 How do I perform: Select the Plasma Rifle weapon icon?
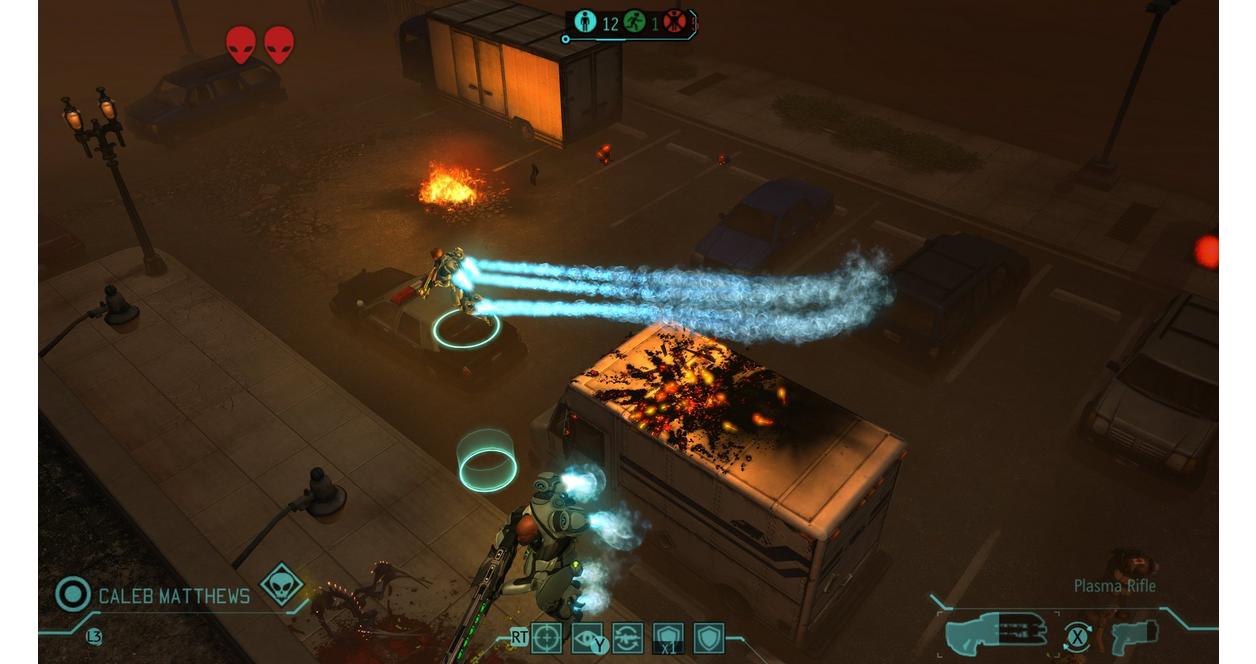pos(996,631)
